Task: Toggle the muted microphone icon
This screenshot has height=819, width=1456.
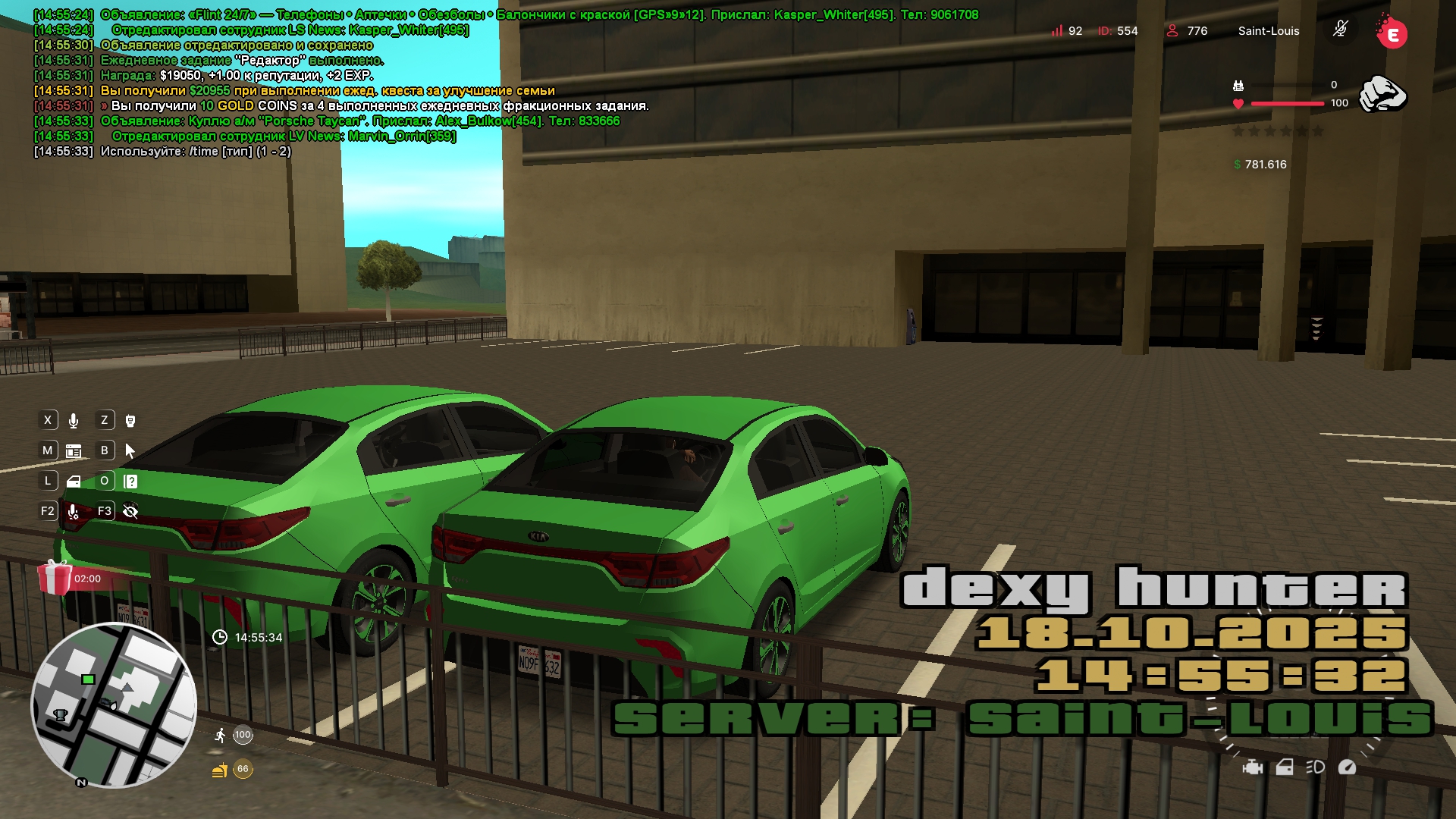Action: coord(1341,30)
